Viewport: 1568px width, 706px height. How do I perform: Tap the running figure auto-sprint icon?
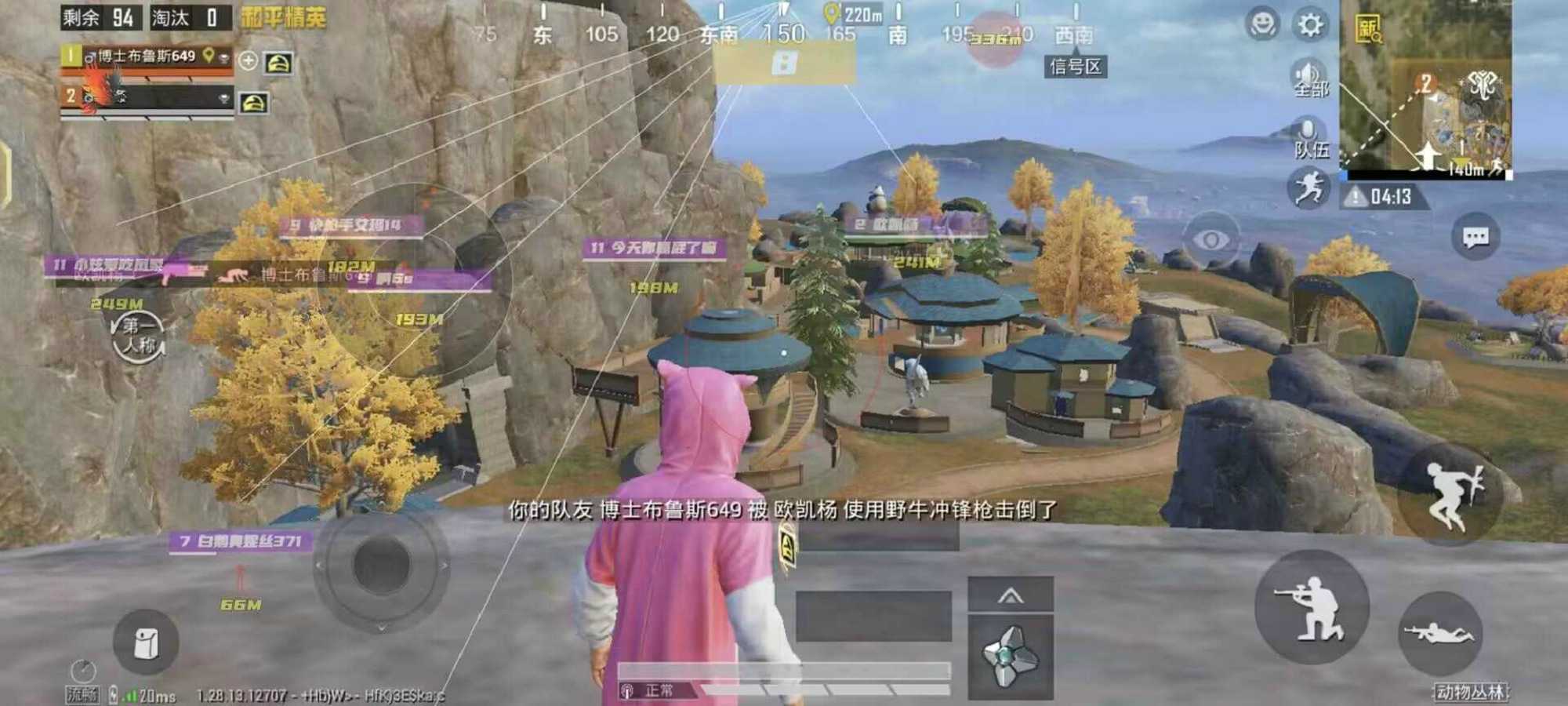(x=1308, y=188)
